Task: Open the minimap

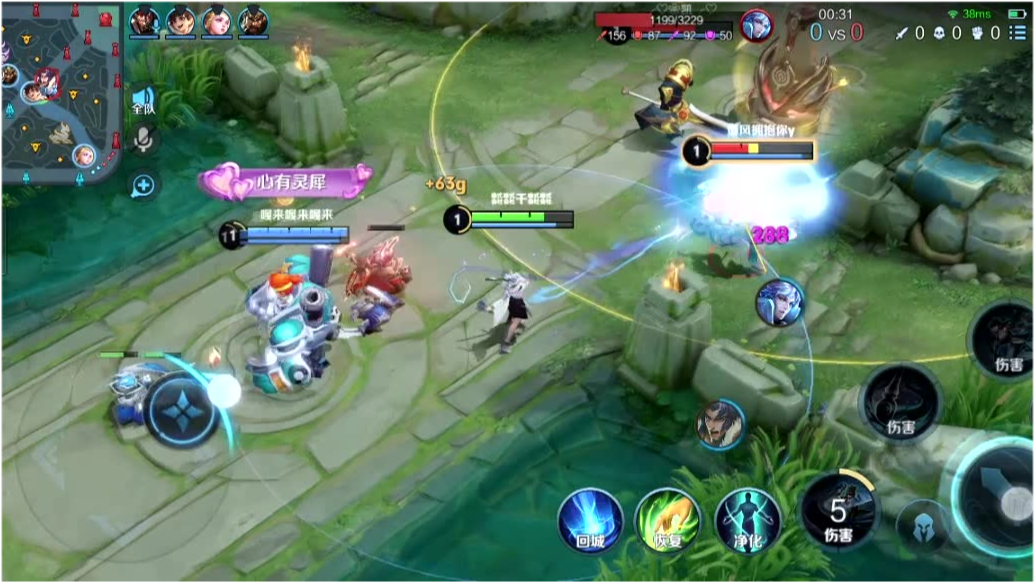Action: point(62,93)
